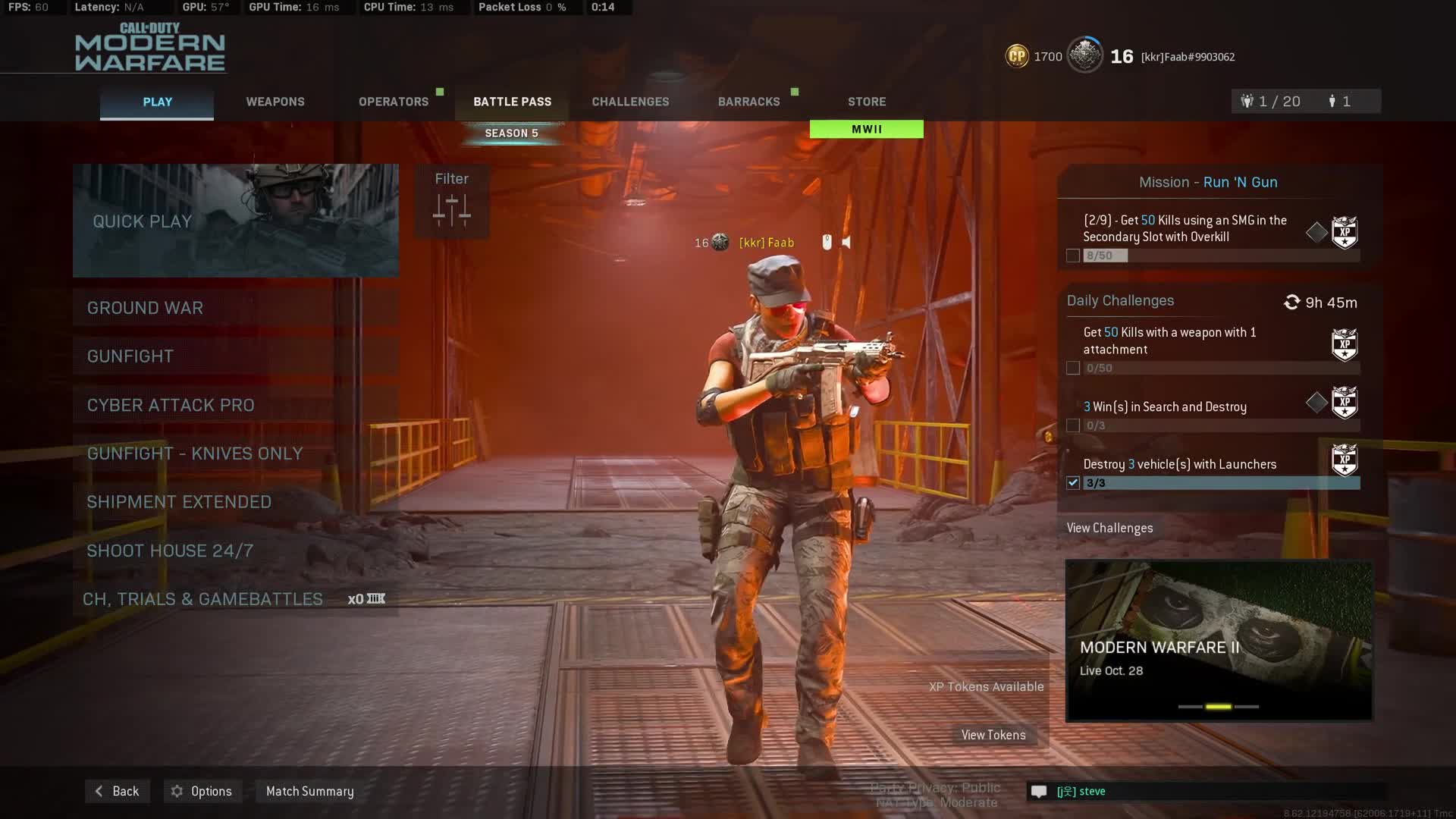
Task: Select the Quick Play tile
Action: (x=236, y=221)
